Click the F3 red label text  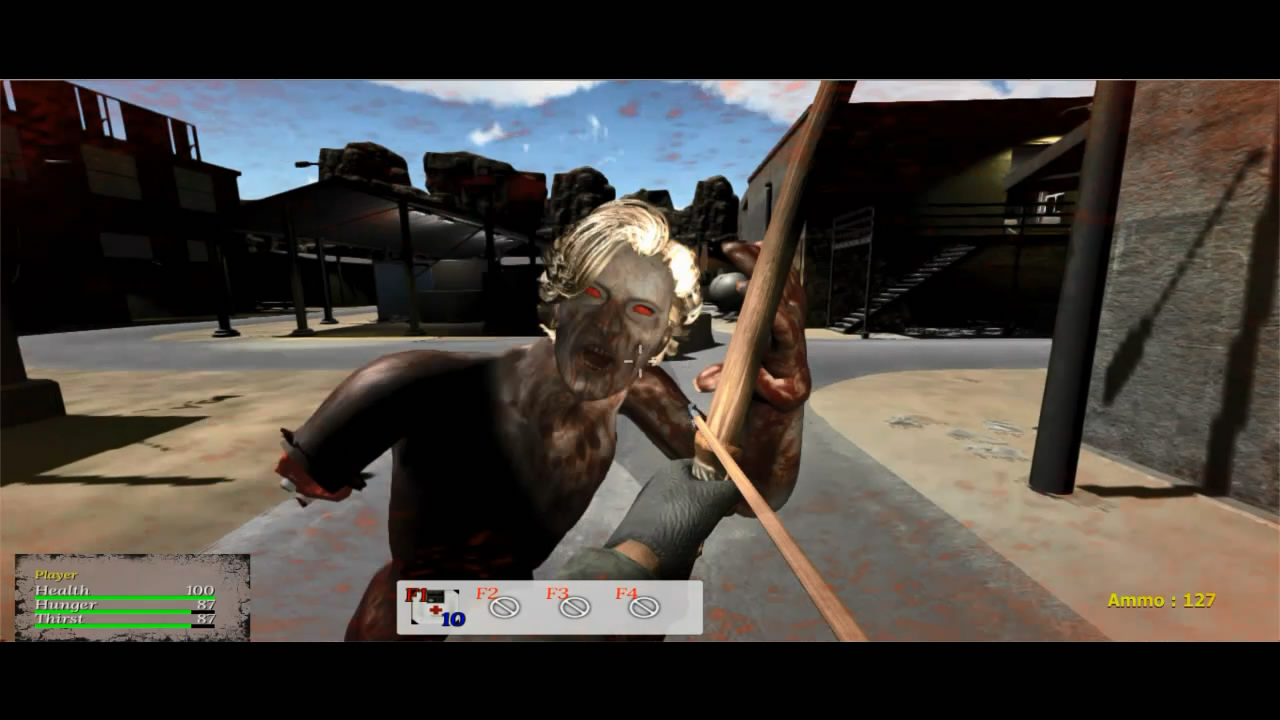click(x=557, y=593)
